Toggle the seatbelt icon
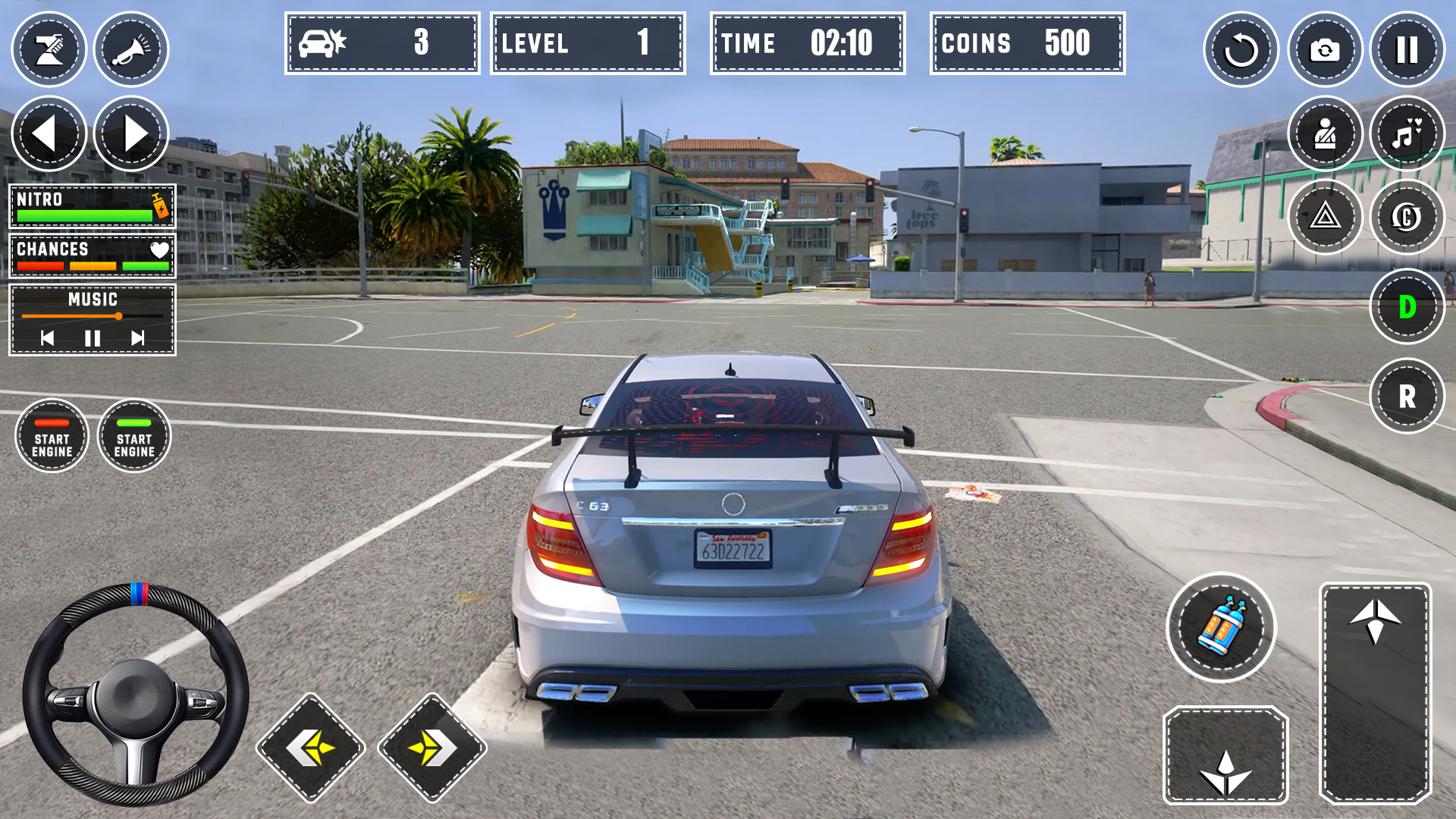The image size is (1456, 819). tap(1325, 134)
